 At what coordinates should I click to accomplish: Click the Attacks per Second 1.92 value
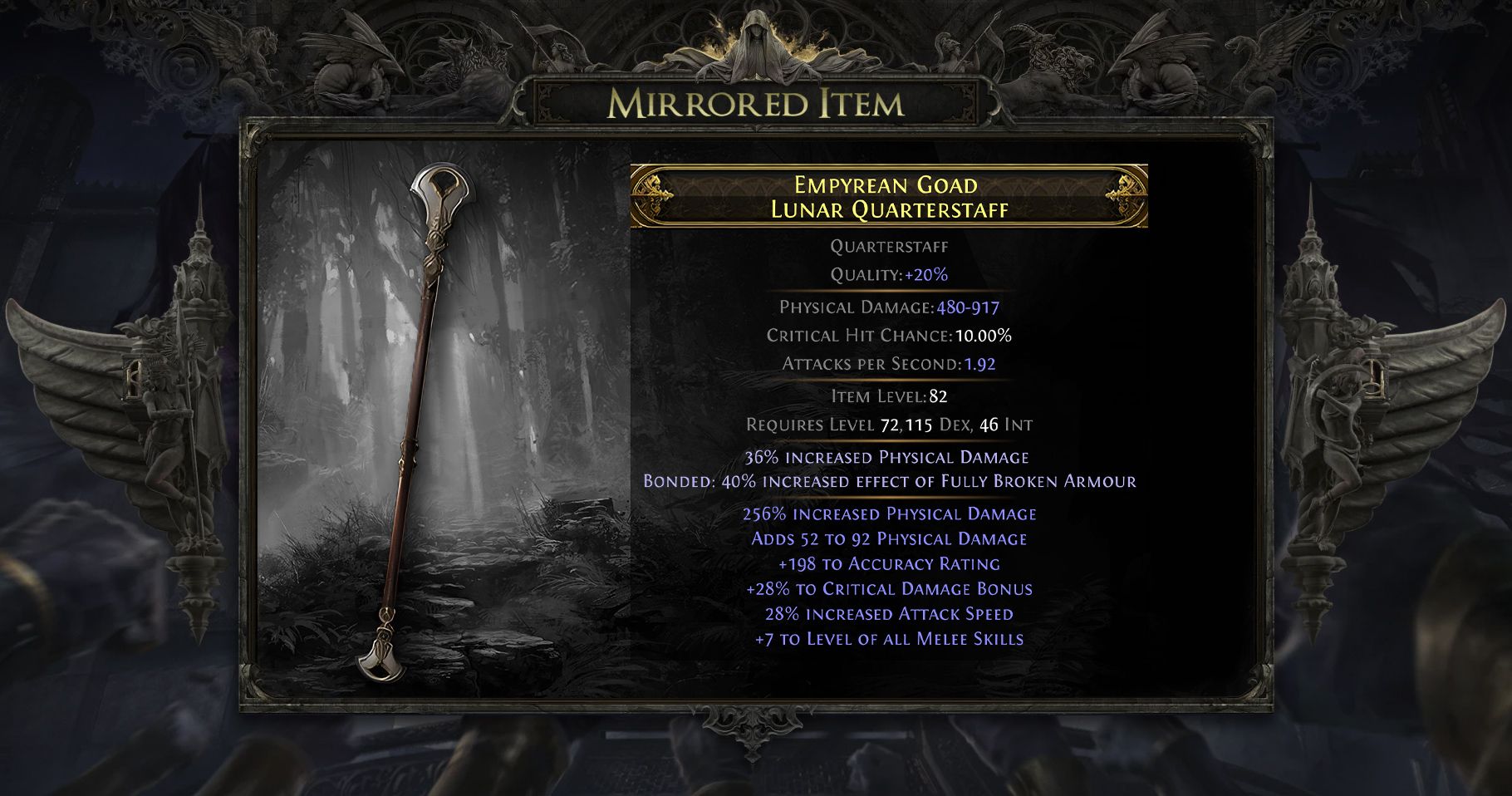pos(890,364)
